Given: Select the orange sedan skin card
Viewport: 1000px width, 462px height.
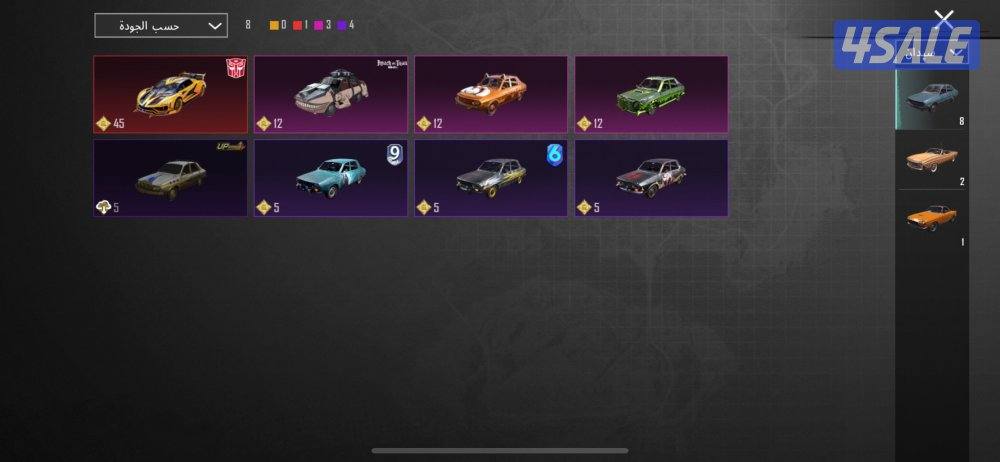Looking at the screenshot, I should click(491, 94).
